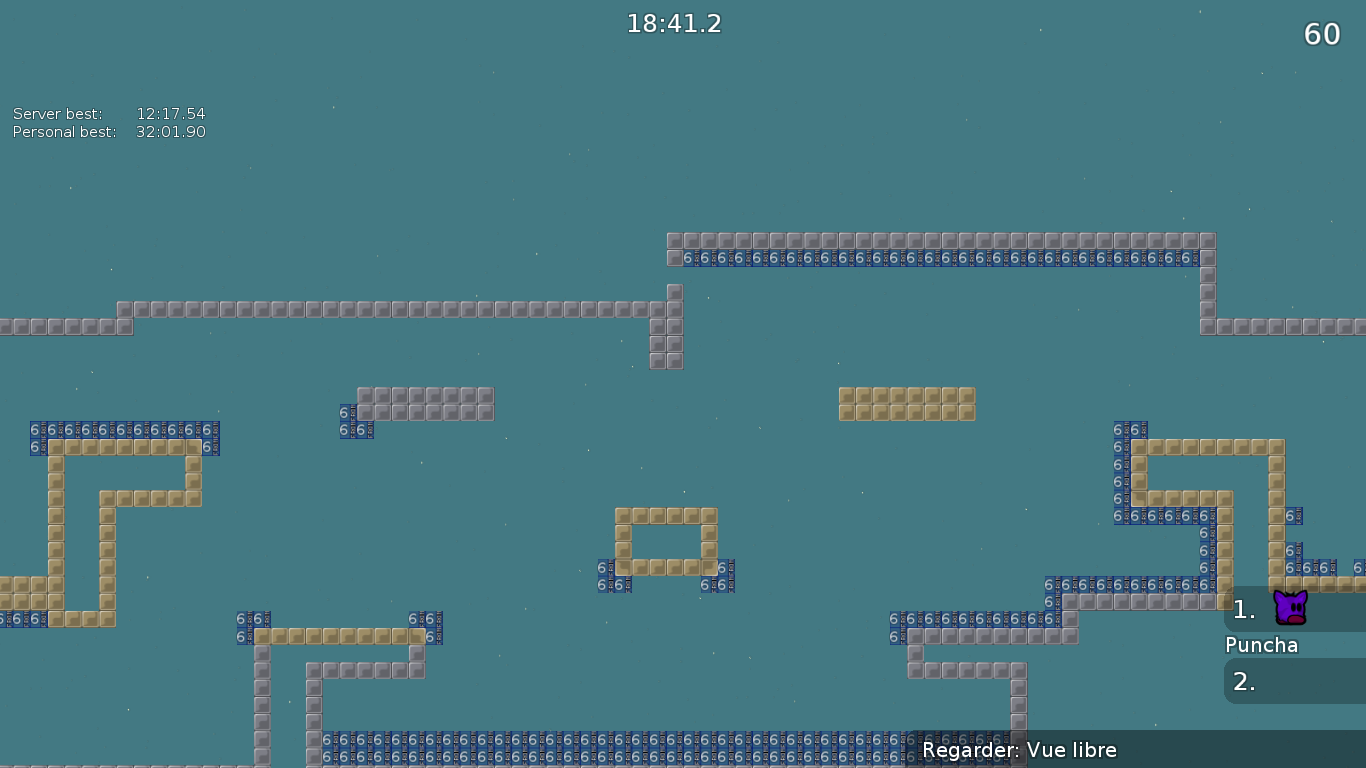Select the freeze tile row under the top platform

940,258
